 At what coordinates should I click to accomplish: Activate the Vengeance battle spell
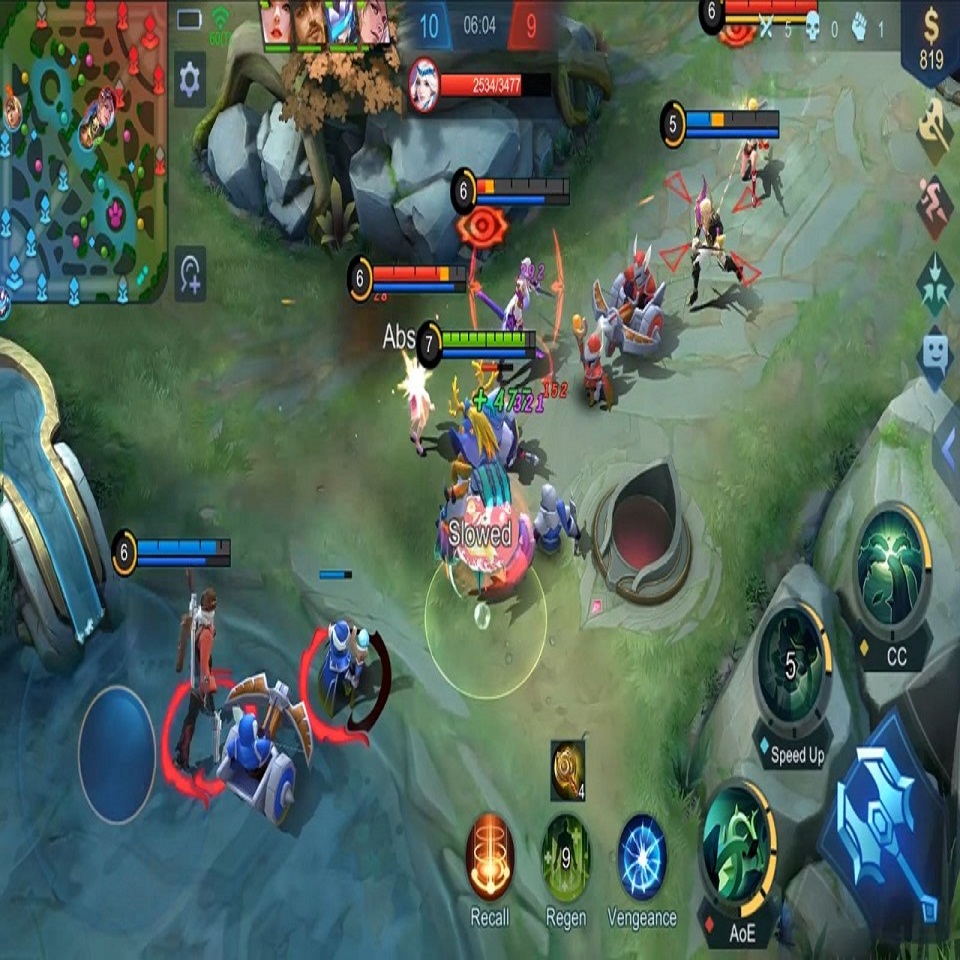[x=642, y=856]
